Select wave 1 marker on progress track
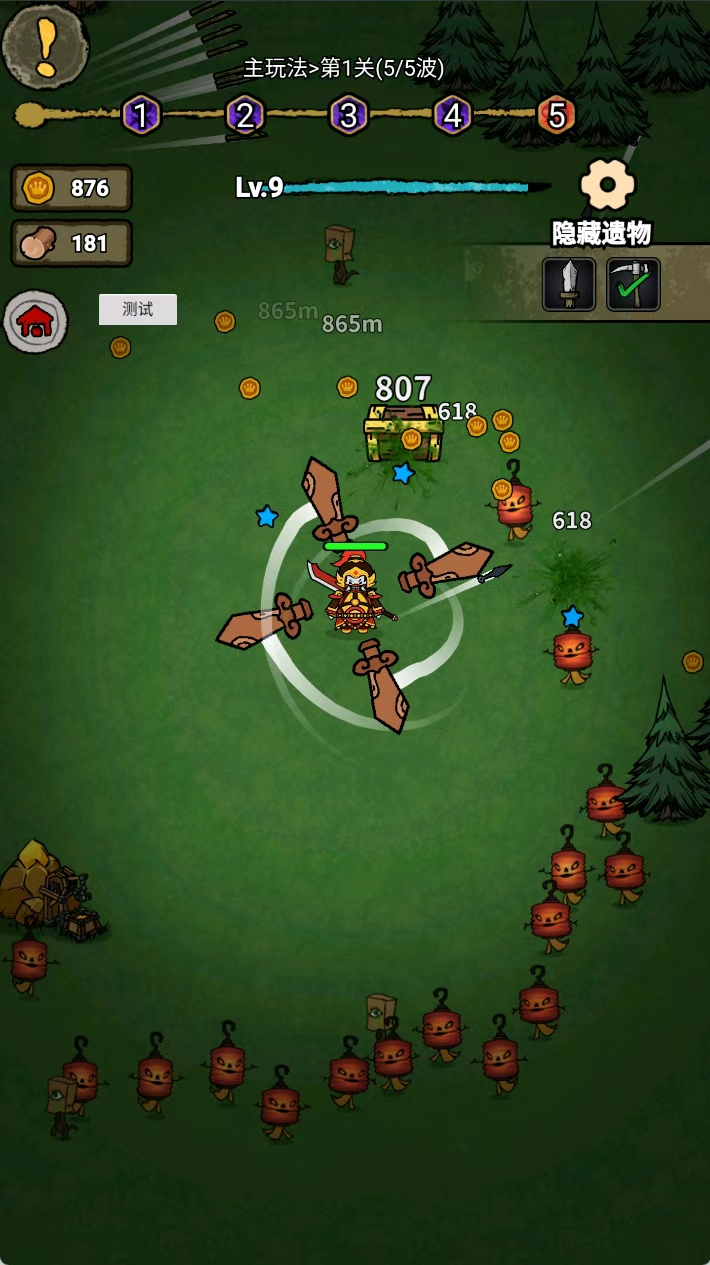The width and height of the screenshot is (710, 1265). tap(141, 116)
